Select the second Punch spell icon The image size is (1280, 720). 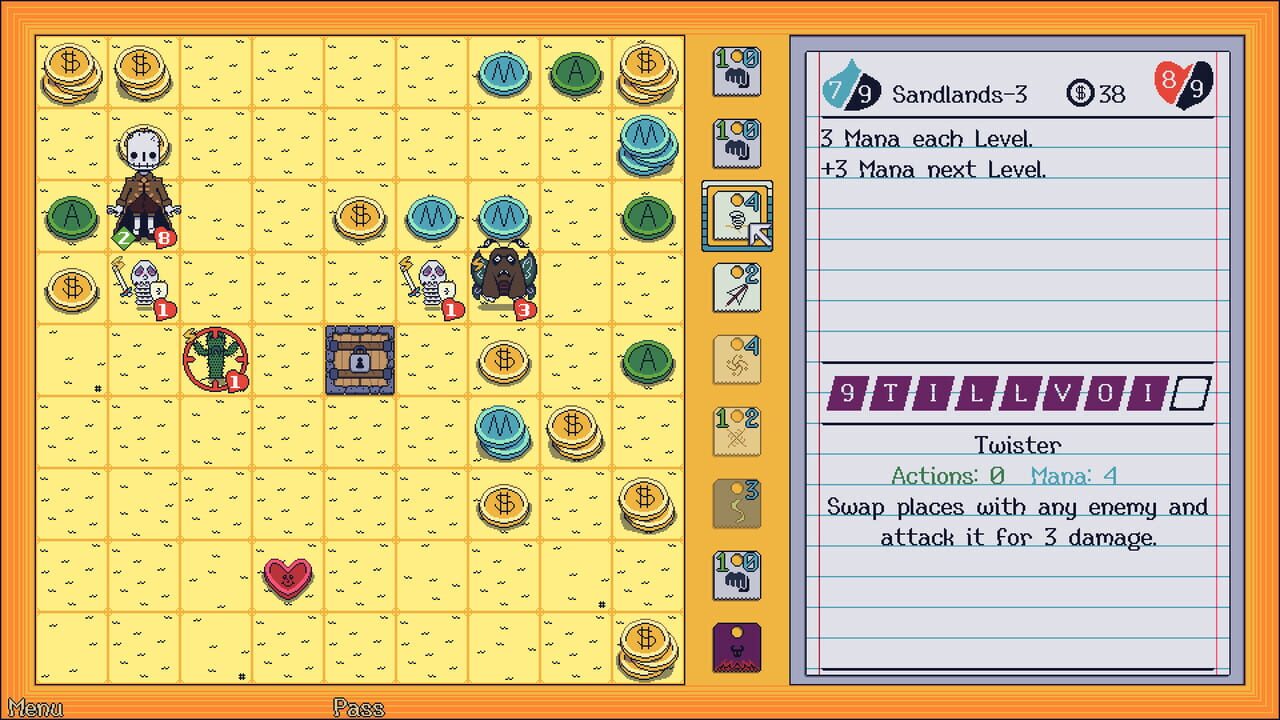[x=737, y=142]
